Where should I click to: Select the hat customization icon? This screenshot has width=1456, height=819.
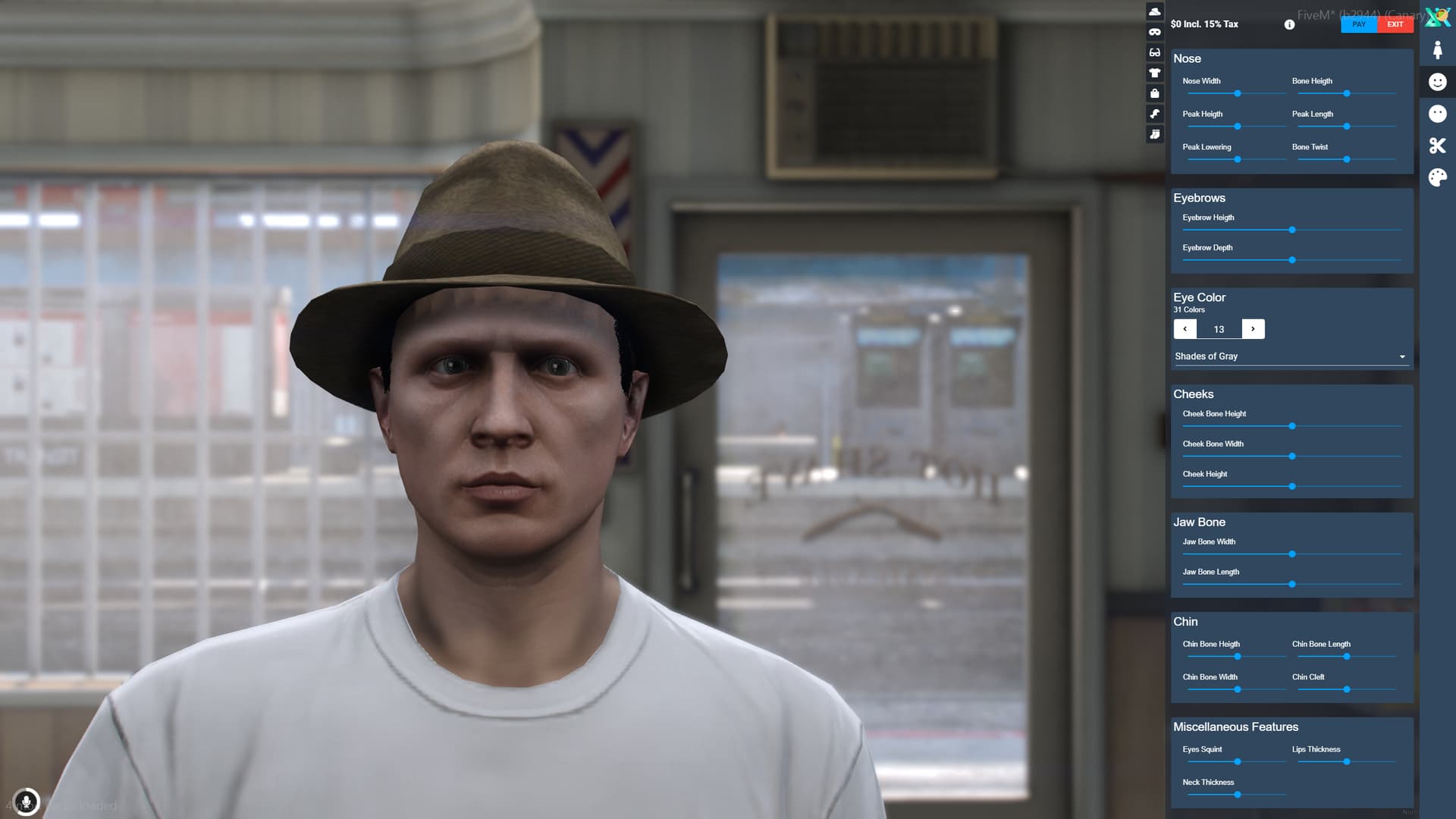(1153, 11)
